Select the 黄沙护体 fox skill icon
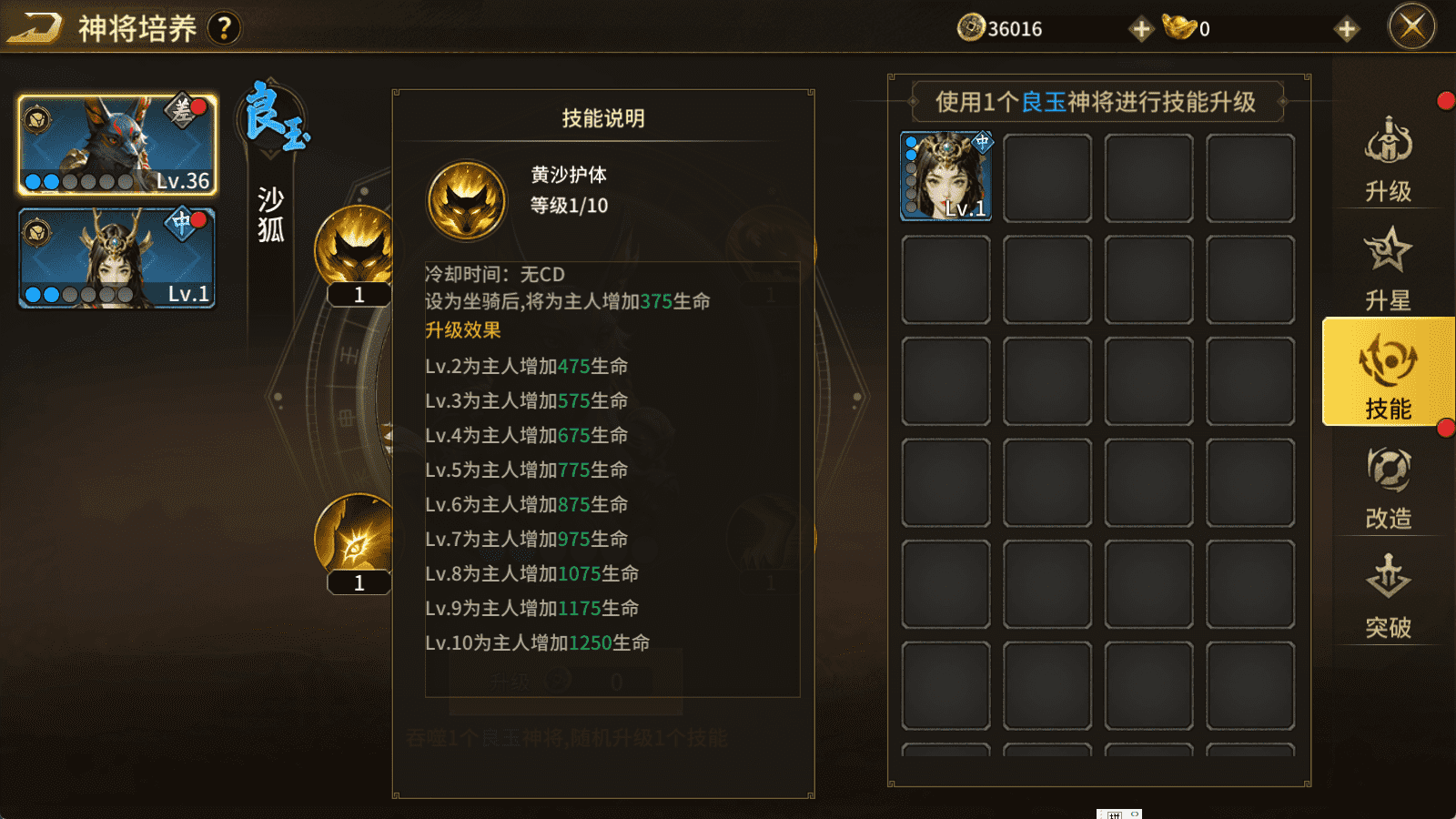1456x819 pixels. 358,246
